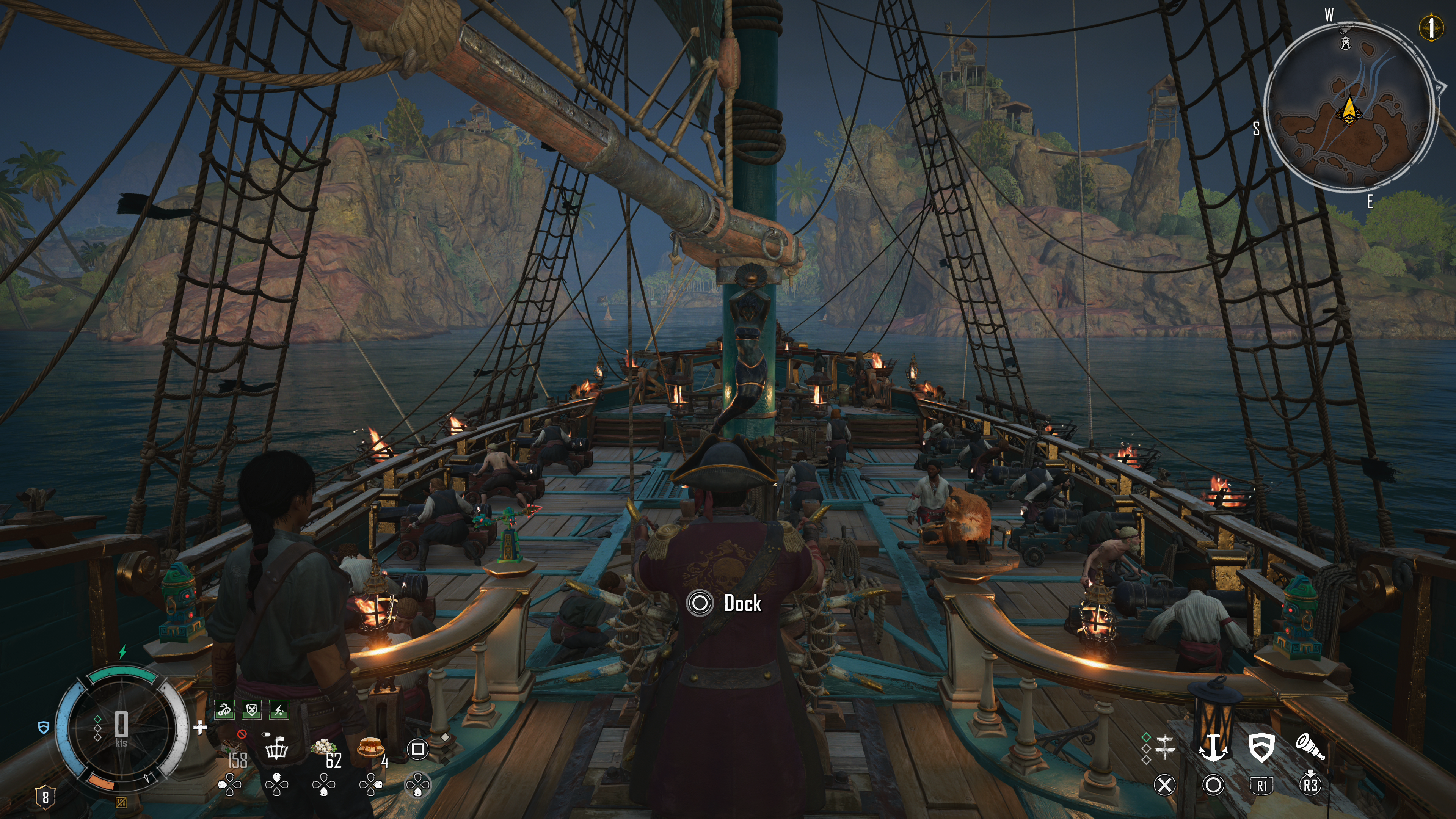Viewport: 1456px width, 819px height.
Task: Open the spyglass telescope
Action: click(x=1310, y=747)
